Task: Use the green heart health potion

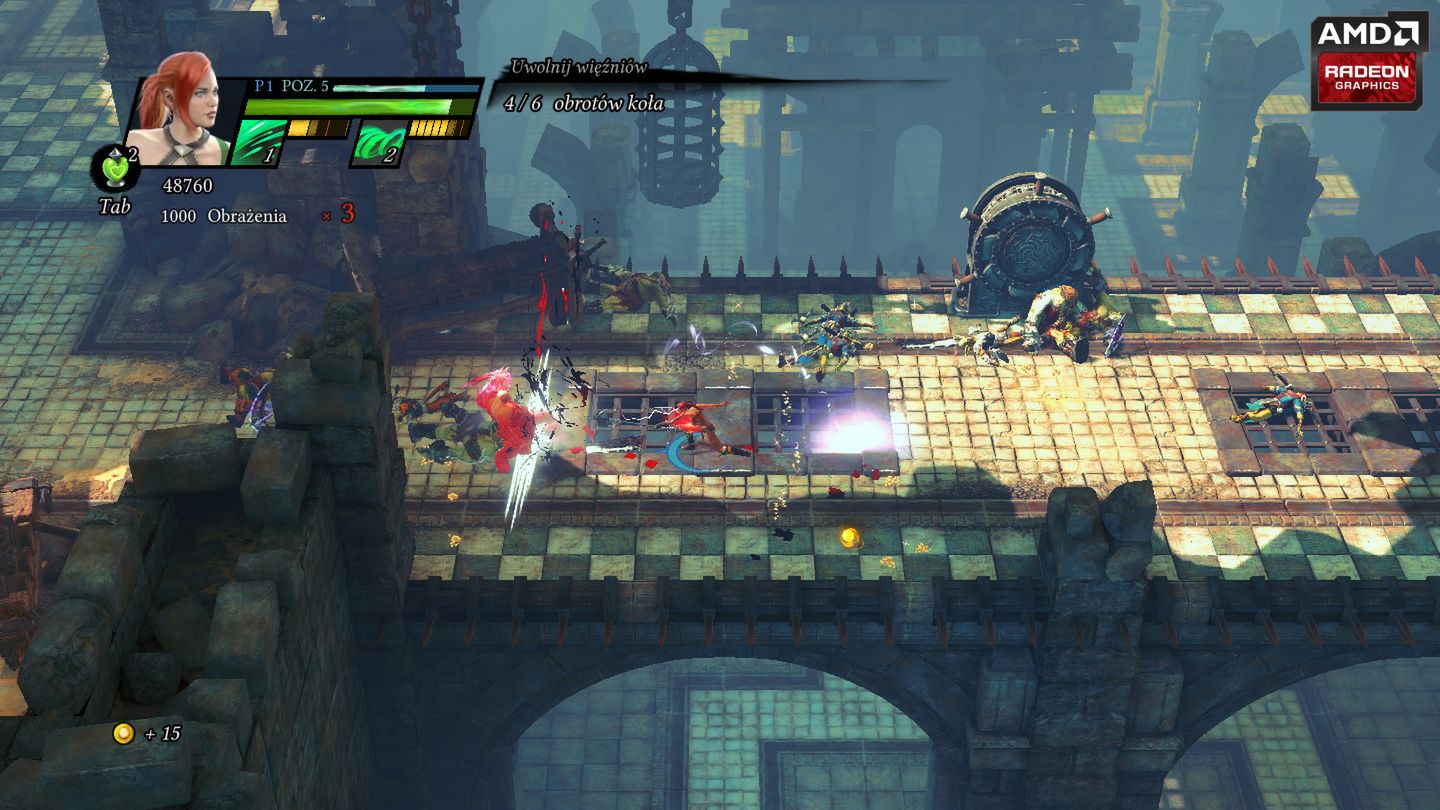Action: [x=116, y=169]
